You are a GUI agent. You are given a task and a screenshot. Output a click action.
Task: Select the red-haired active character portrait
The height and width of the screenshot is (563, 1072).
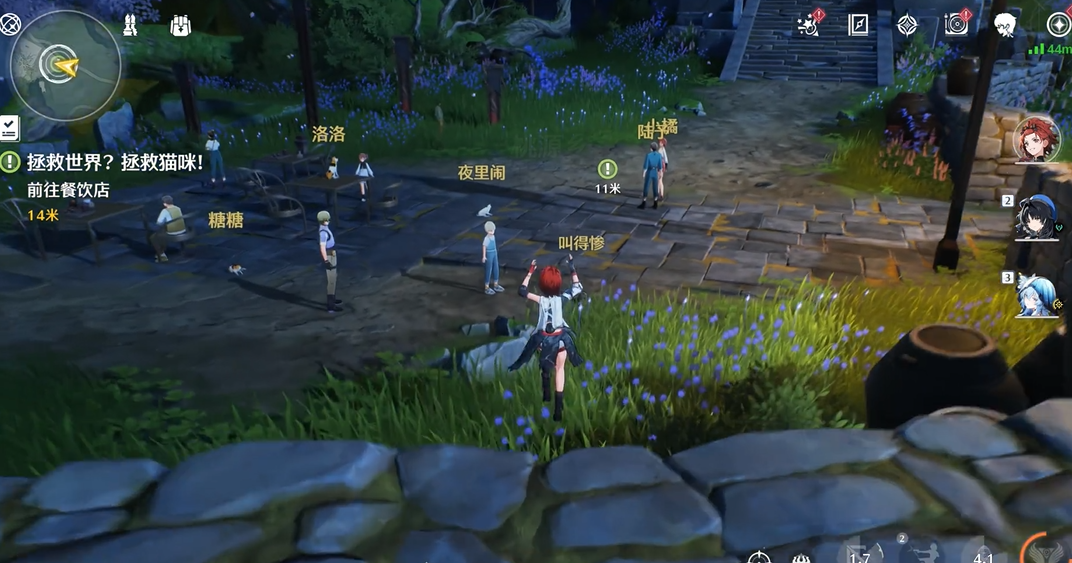click(1036, 140)
